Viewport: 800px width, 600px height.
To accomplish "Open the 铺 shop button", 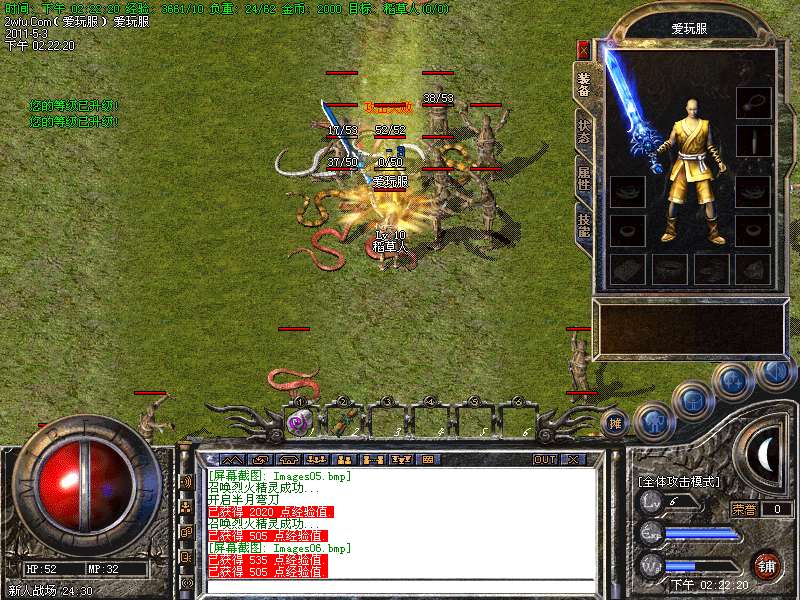I will click(x=766, y=565).
